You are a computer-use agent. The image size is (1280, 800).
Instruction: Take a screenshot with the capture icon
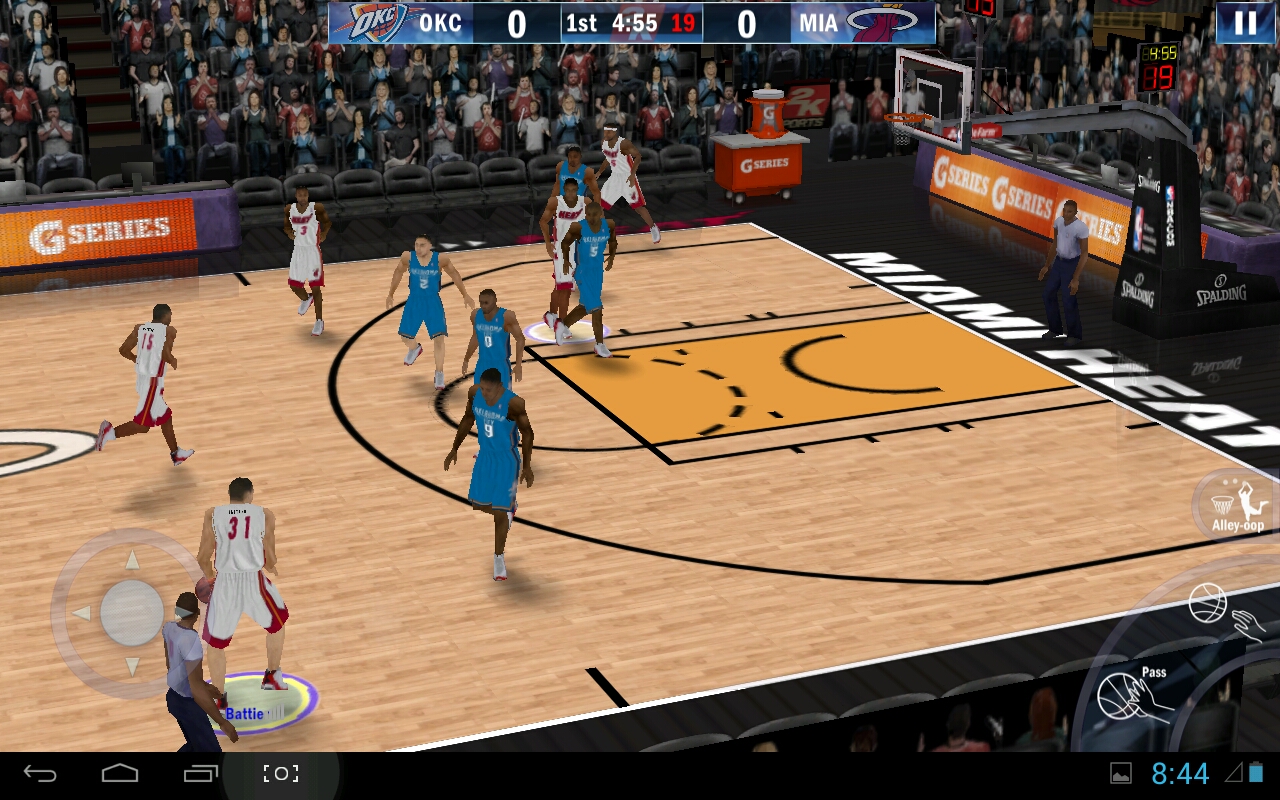tap(281, 773)
